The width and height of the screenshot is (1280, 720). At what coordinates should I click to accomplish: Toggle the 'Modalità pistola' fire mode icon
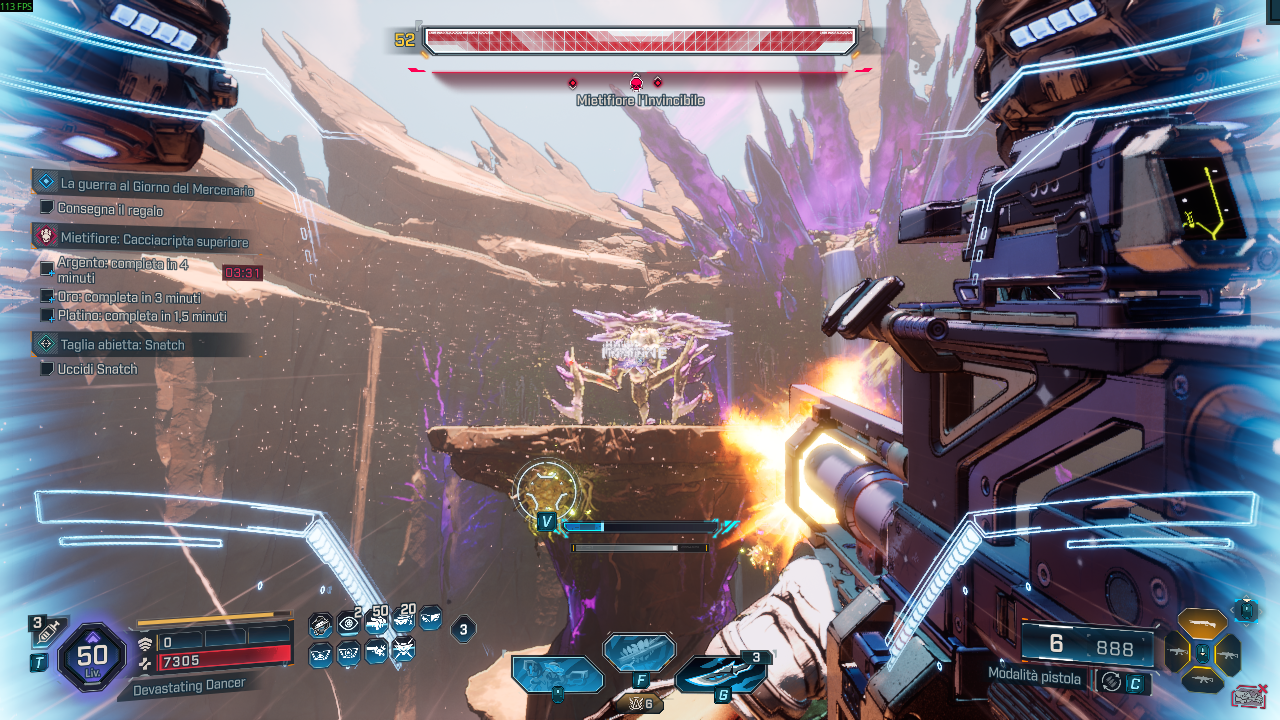(x=1110, y=681)
